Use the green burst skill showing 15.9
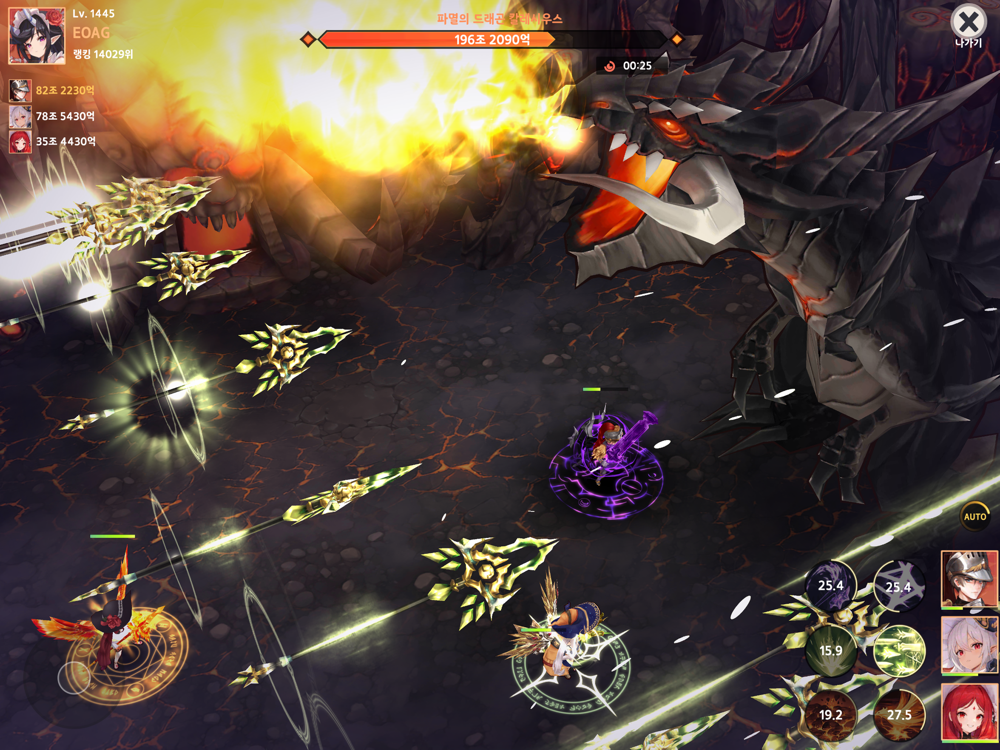Viewport: 1000px width, 750px height. click(x=831, y=650)
